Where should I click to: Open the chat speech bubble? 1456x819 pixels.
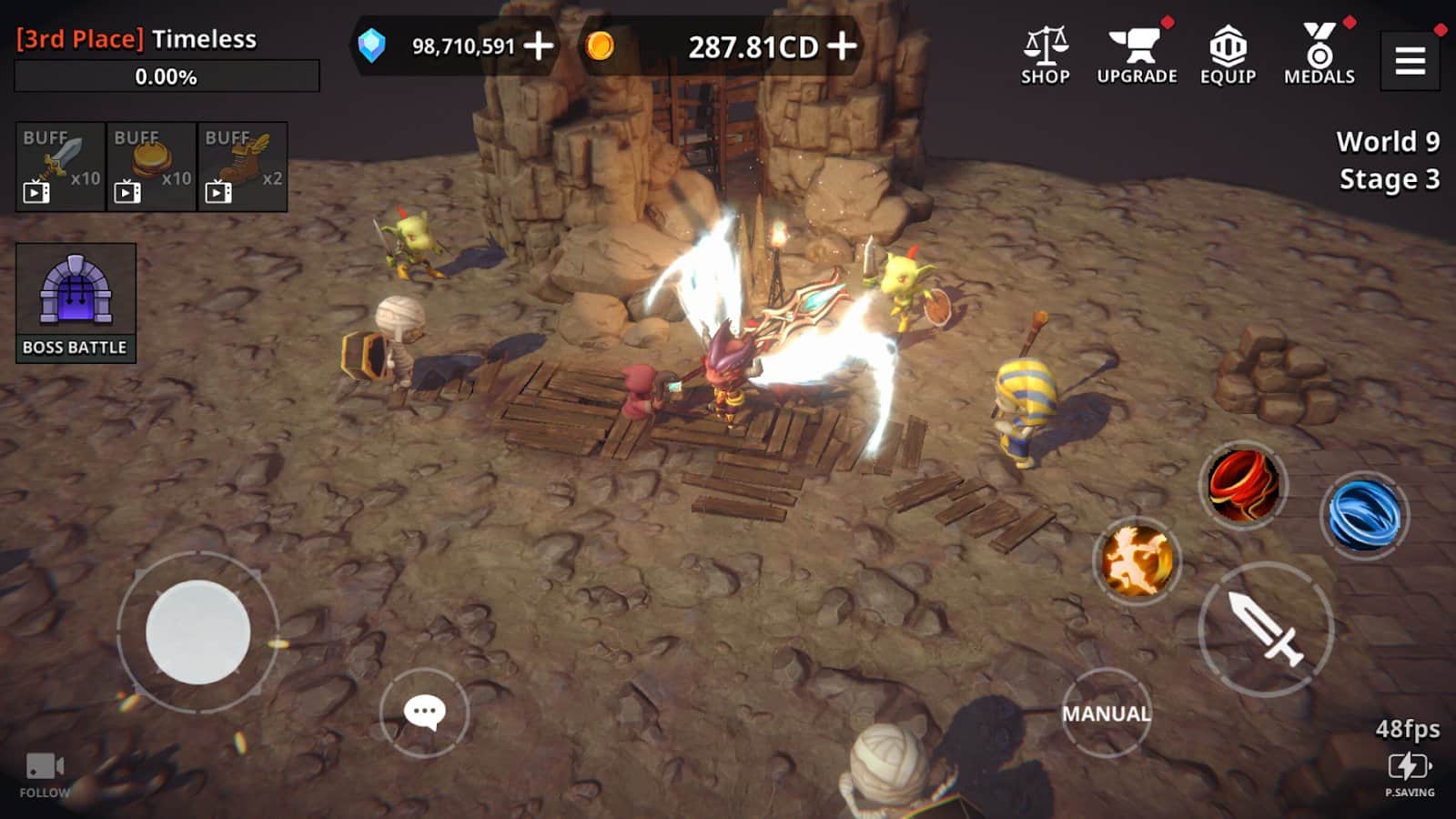[424, 712]
